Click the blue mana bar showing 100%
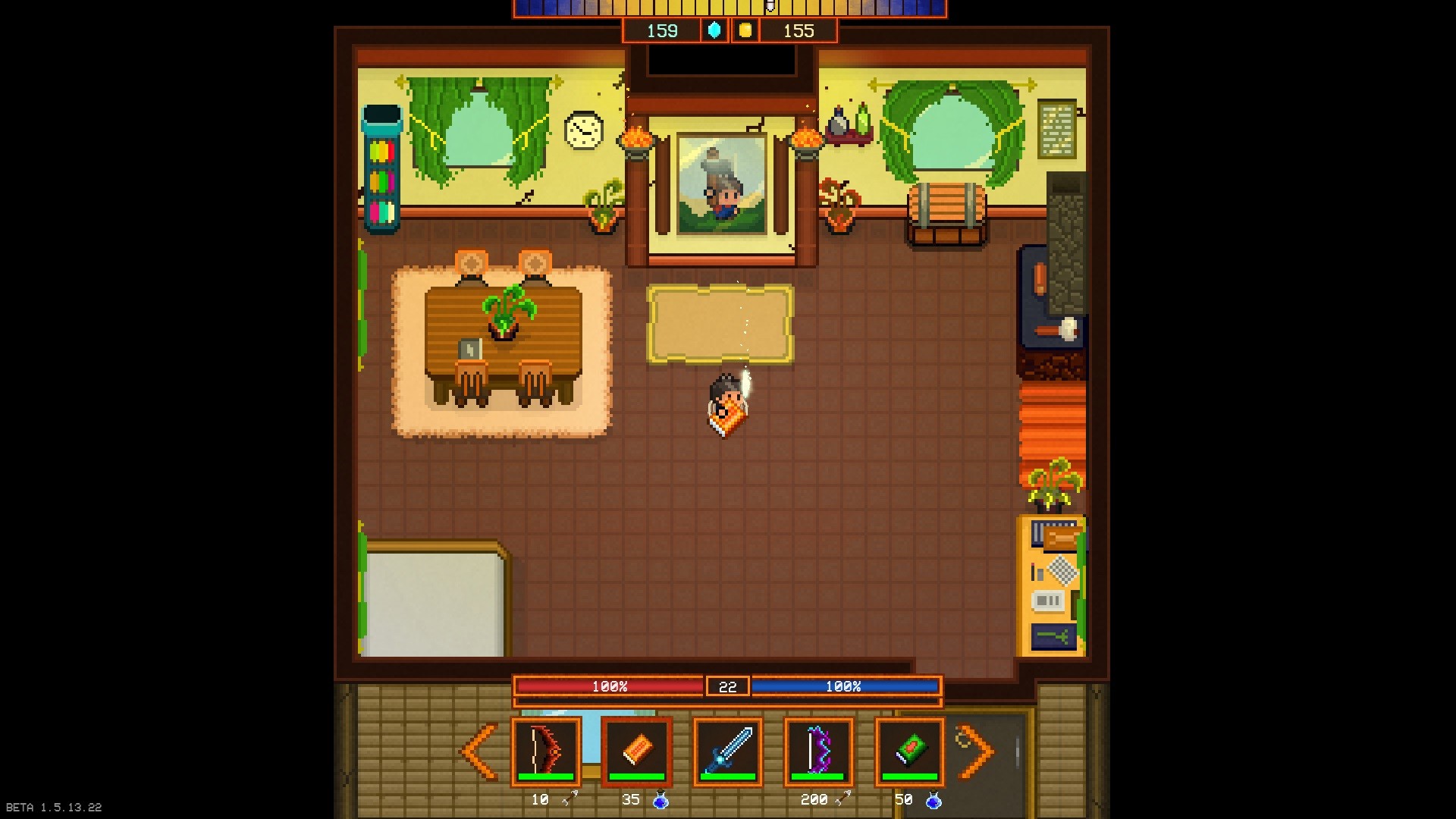This screenshot has width=1456, height=819. pyautogui.click(x=846, y=687)
